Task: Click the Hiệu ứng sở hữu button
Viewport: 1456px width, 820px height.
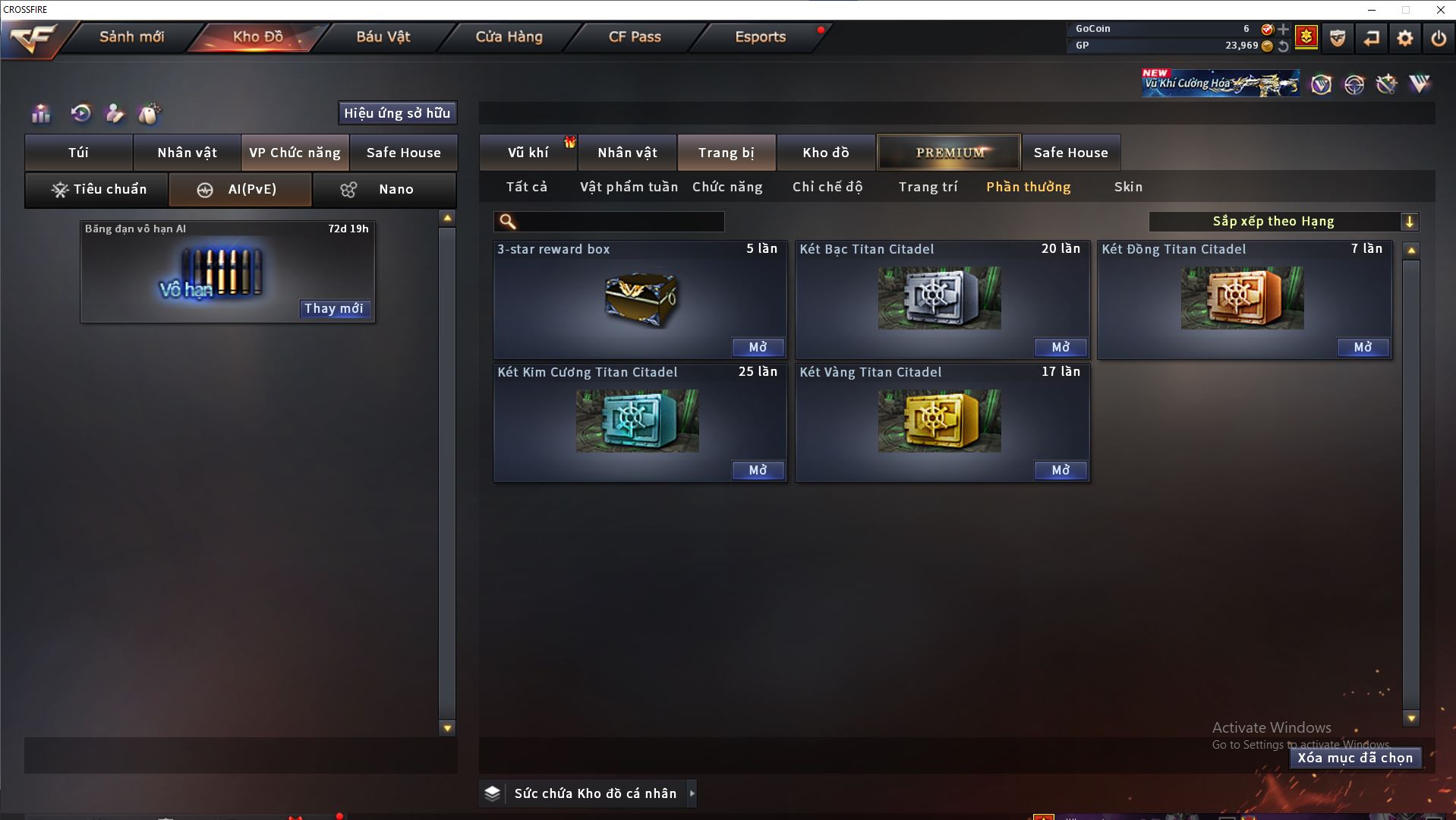Action: coord(397,113)
